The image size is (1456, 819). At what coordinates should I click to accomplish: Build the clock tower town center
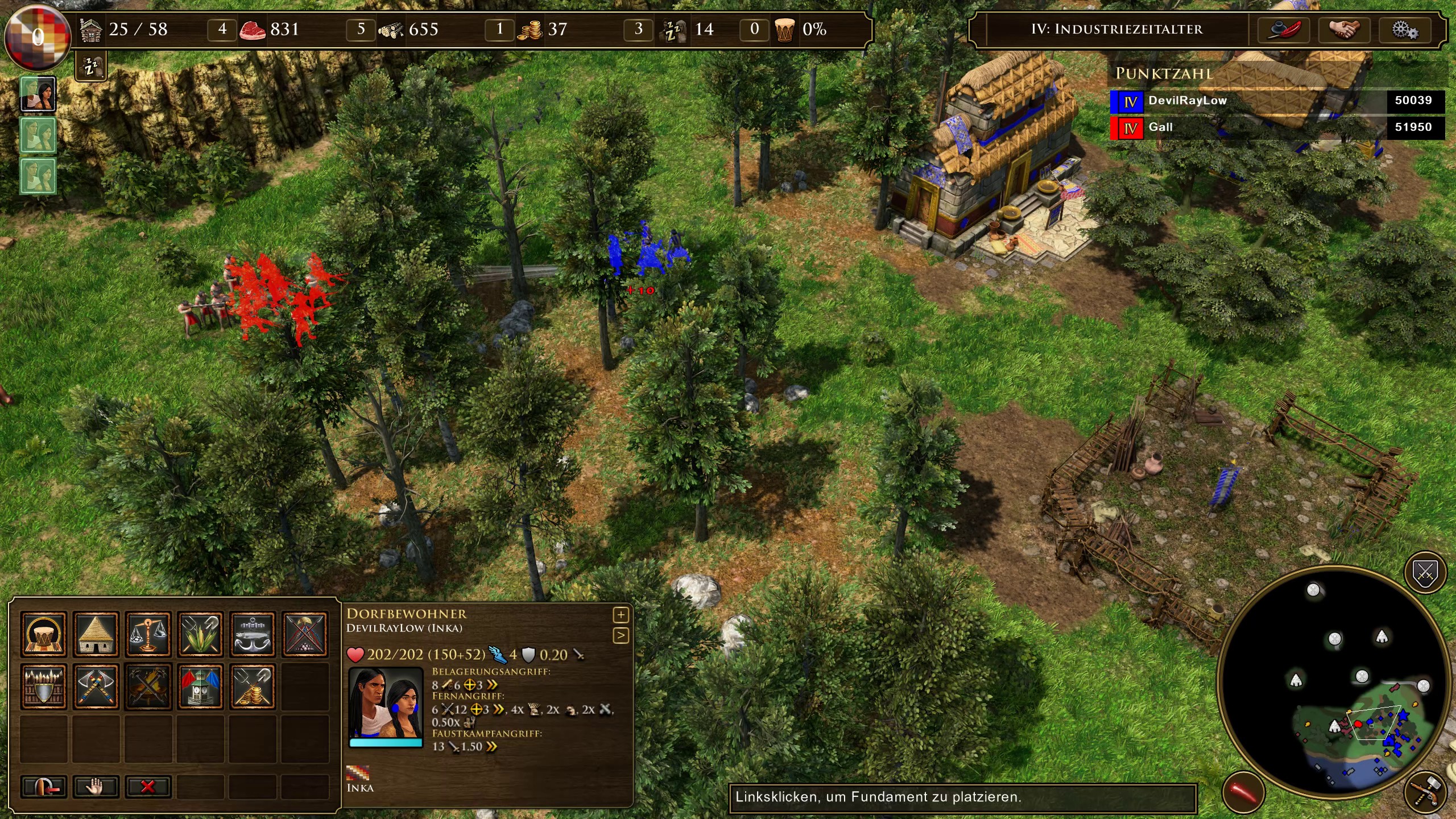point(200,686)
